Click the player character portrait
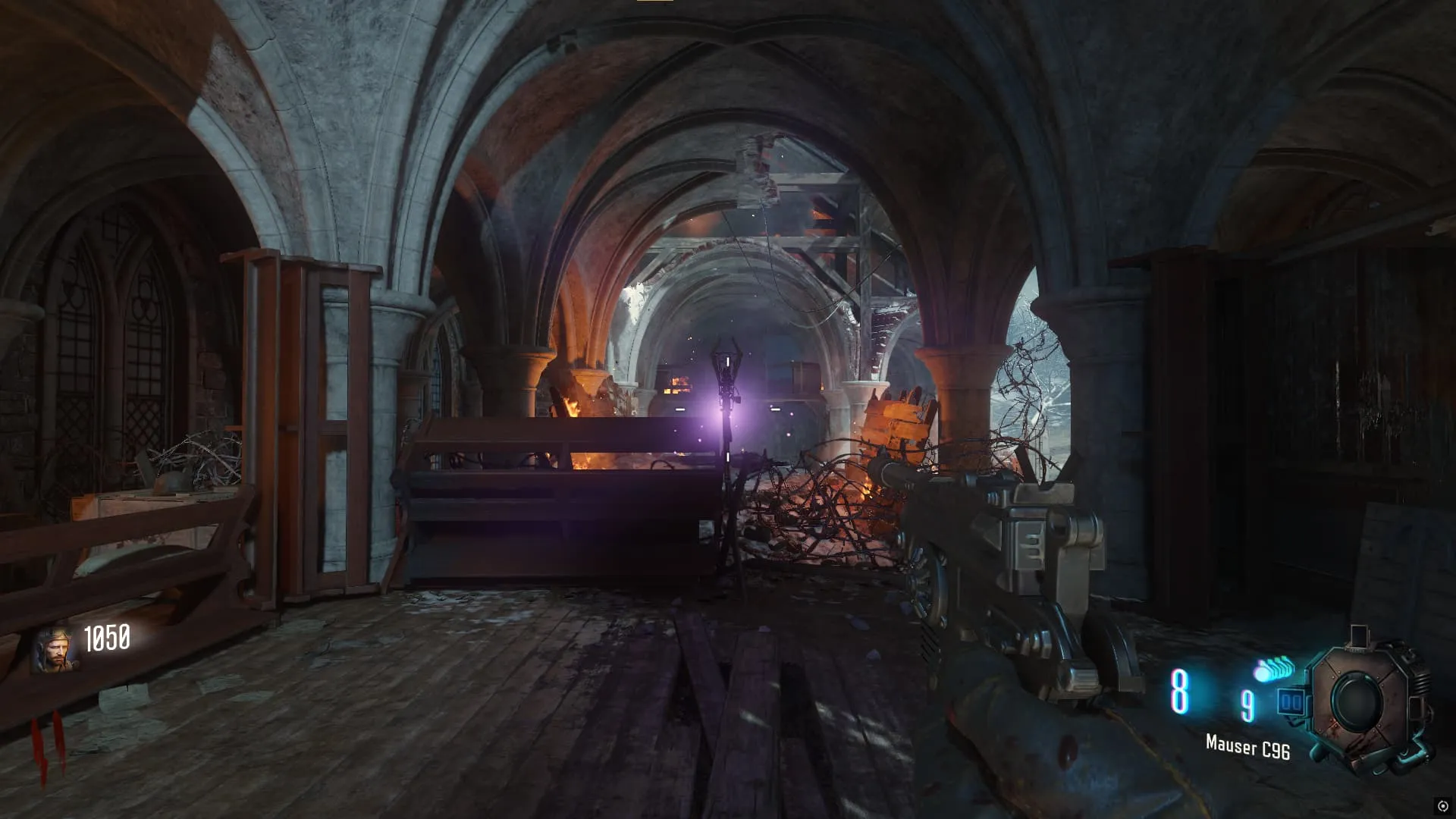This screenshot has width=1456, height=819. tap(55, 651)
